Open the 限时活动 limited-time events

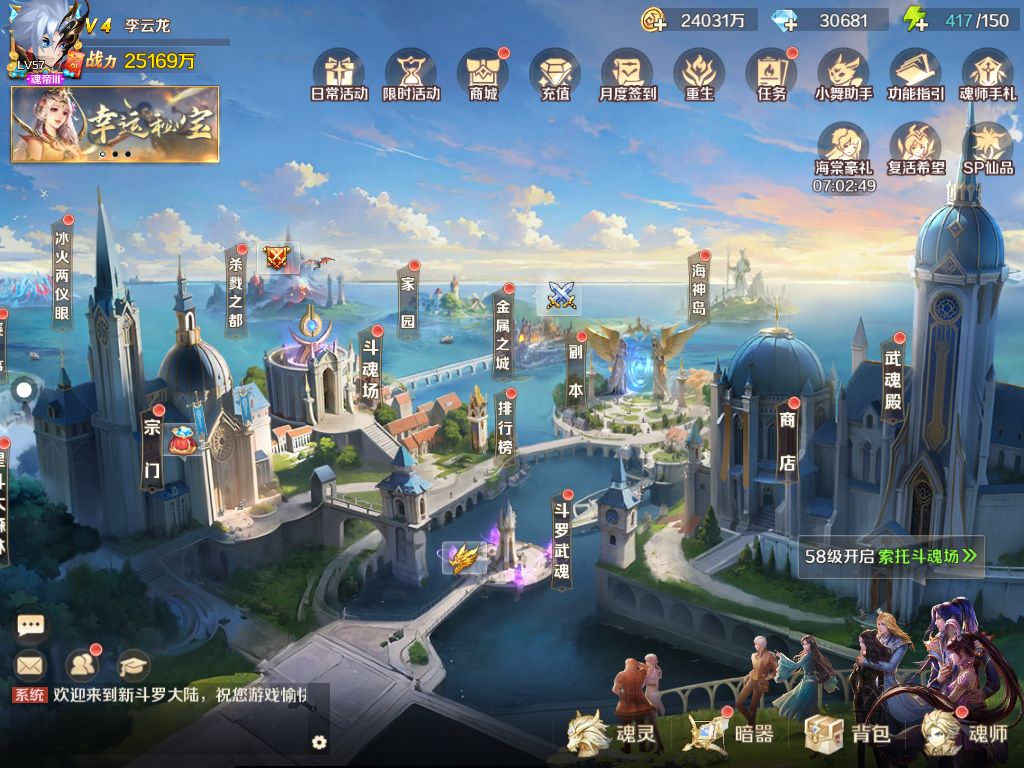coord(411,73)
